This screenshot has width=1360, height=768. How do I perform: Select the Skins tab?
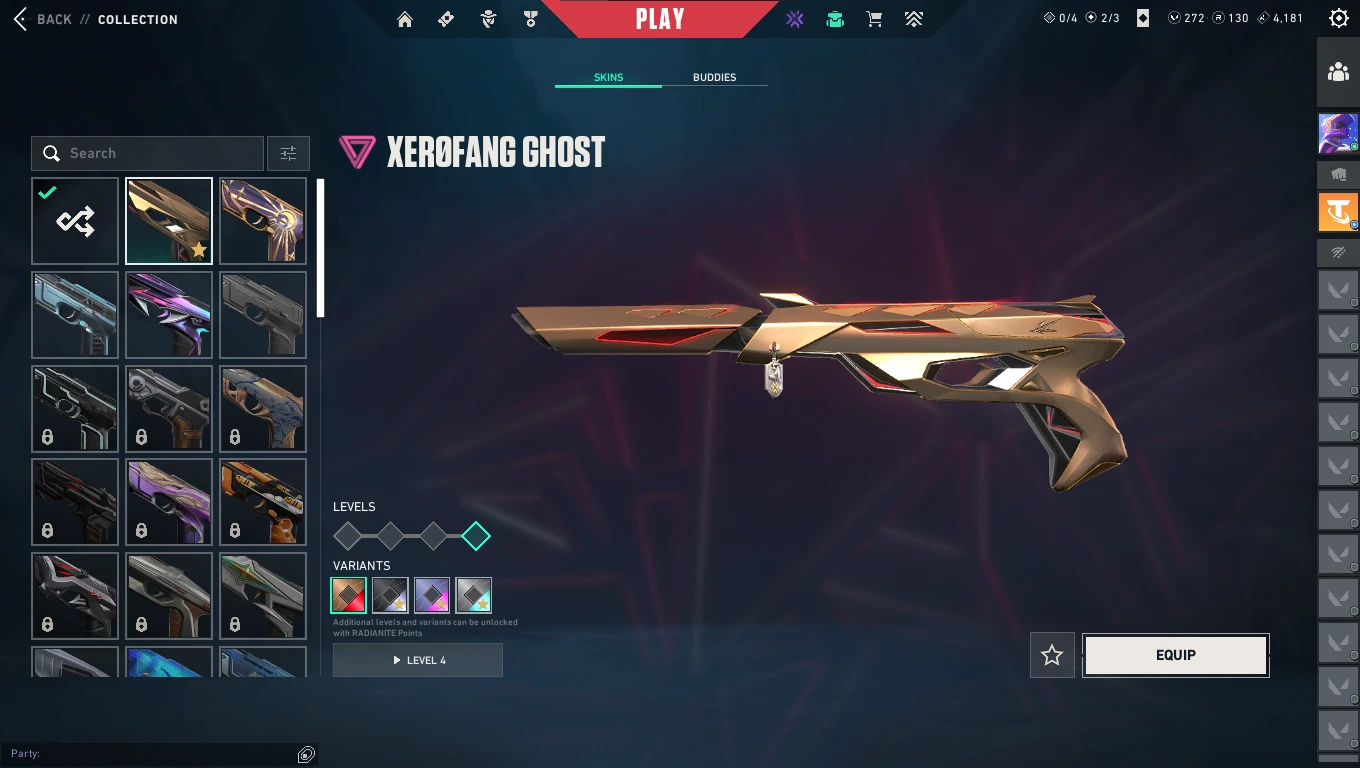click(608, 77)
